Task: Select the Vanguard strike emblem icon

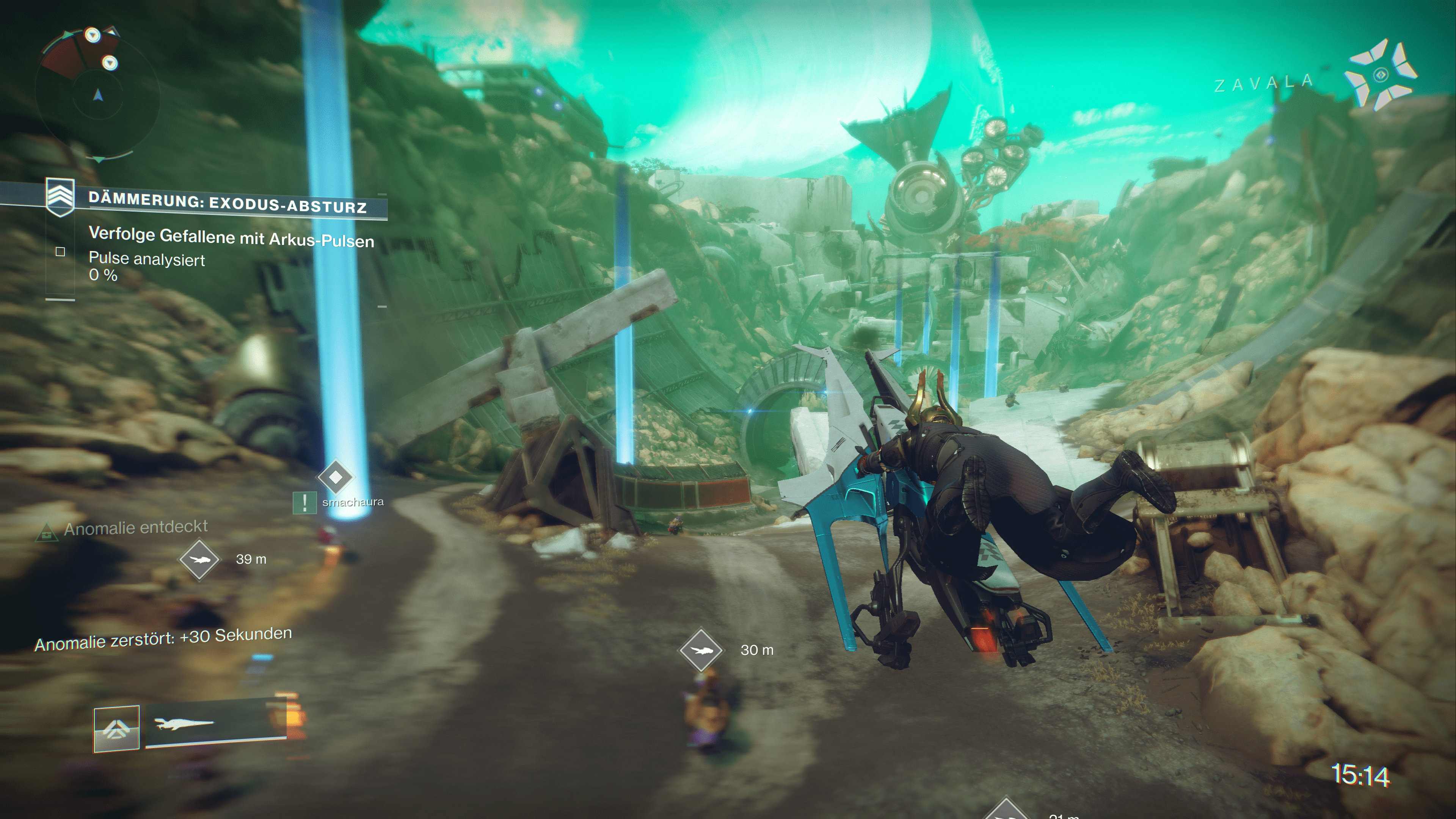Action: coord(60,197)
